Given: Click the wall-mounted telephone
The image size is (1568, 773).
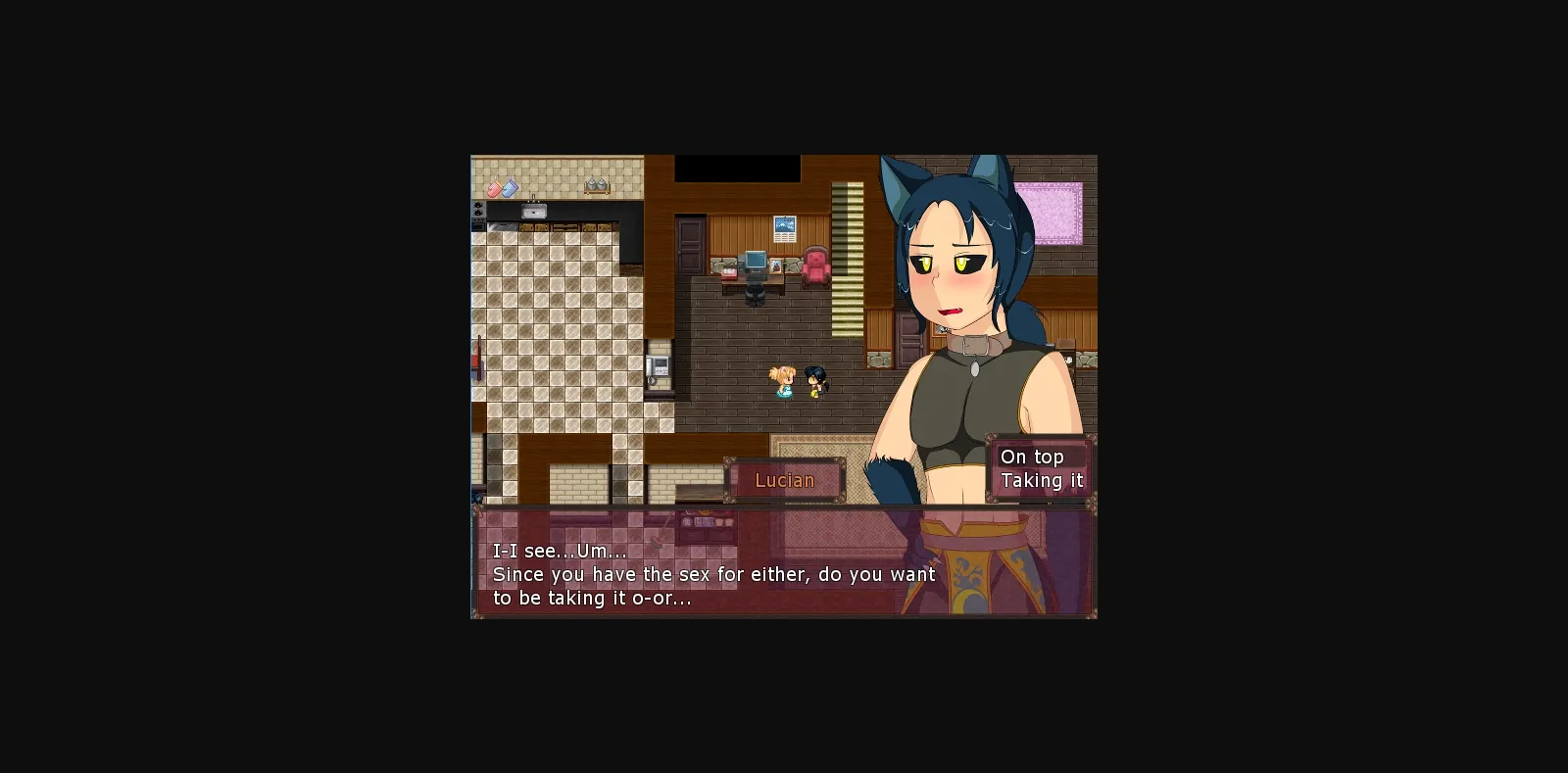Looking at the screenshot, I should point(657,367).
